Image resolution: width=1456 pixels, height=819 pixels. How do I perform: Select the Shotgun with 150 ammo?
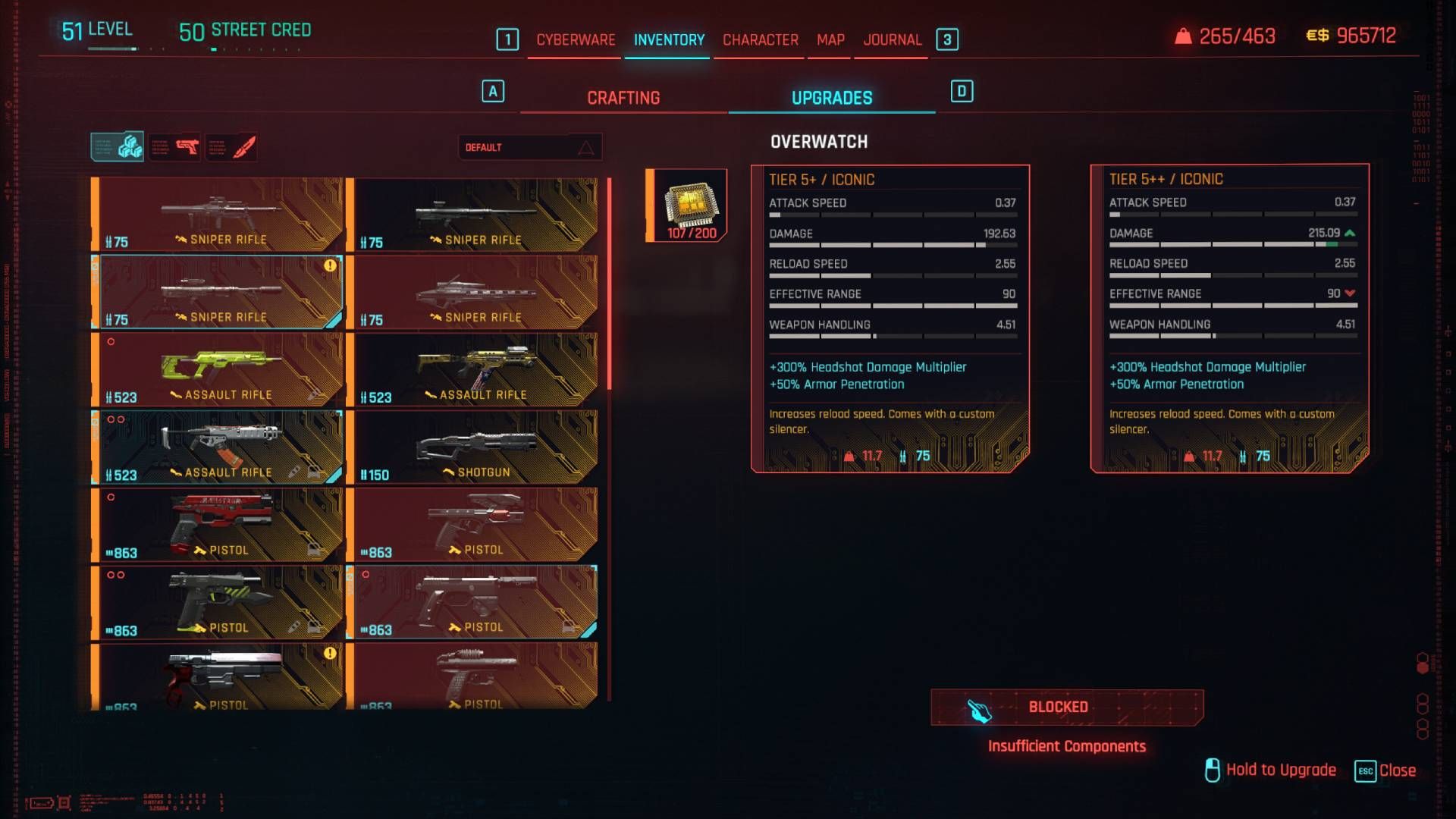click(x=474, y=447)
